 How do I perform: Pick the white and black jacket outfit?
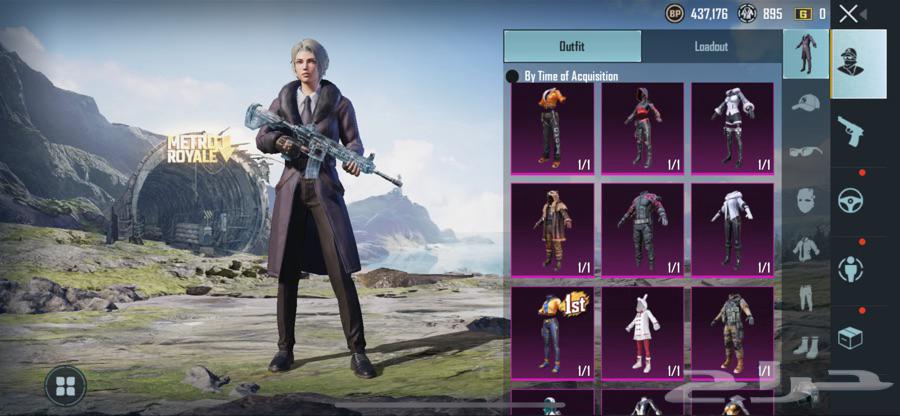[732, 128]
